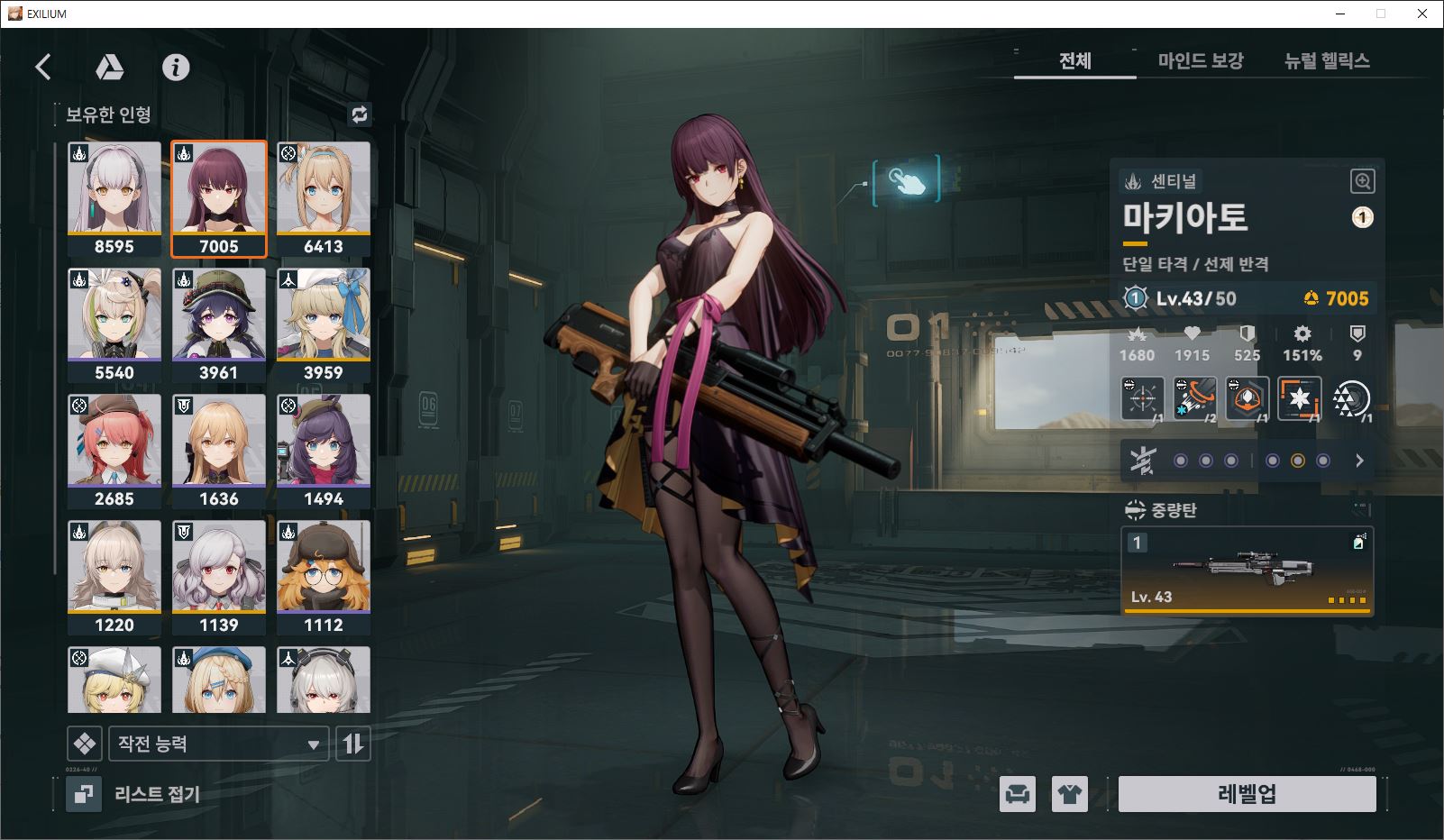The height and width of the screenshot is (840, 1444).
Task: Pick the green-hat doll with 3961
Action: click(219, 324)
